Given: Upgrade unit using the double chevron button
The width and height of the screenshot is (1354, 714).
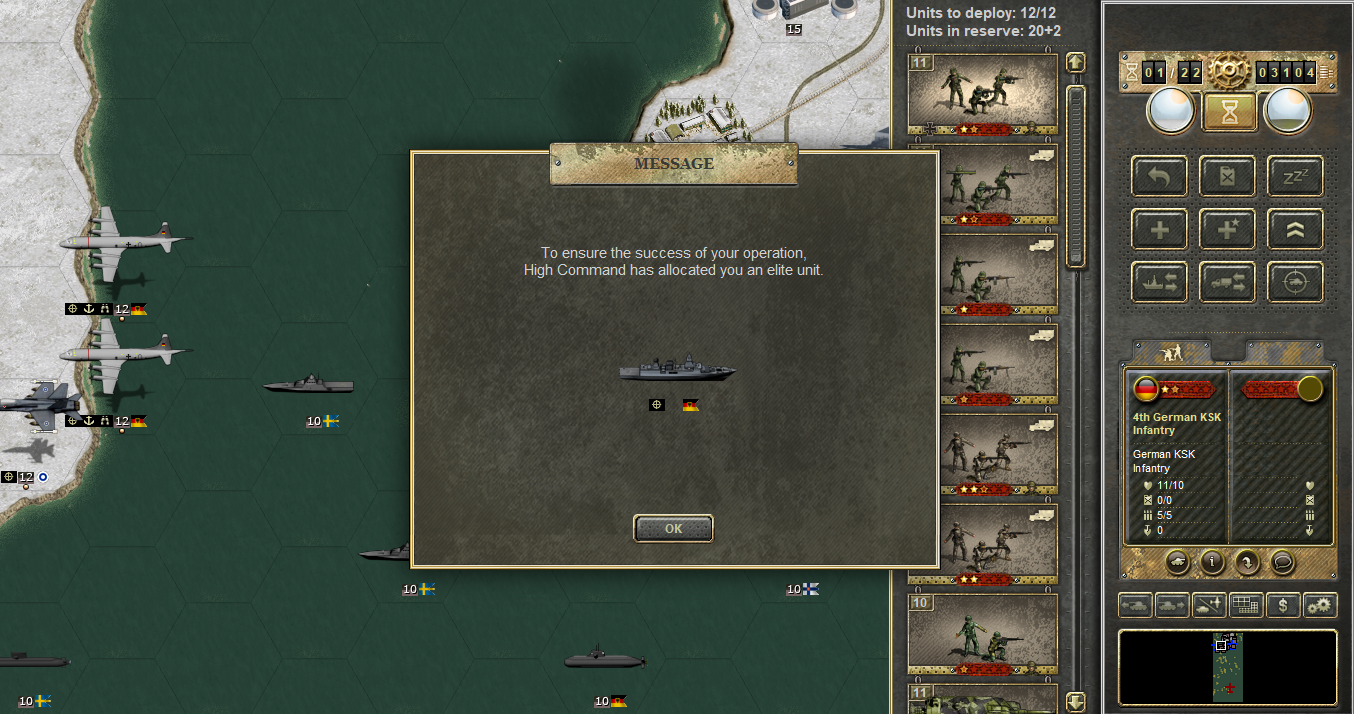Looking at the screenshot, I should click(x=1295, y=229).
